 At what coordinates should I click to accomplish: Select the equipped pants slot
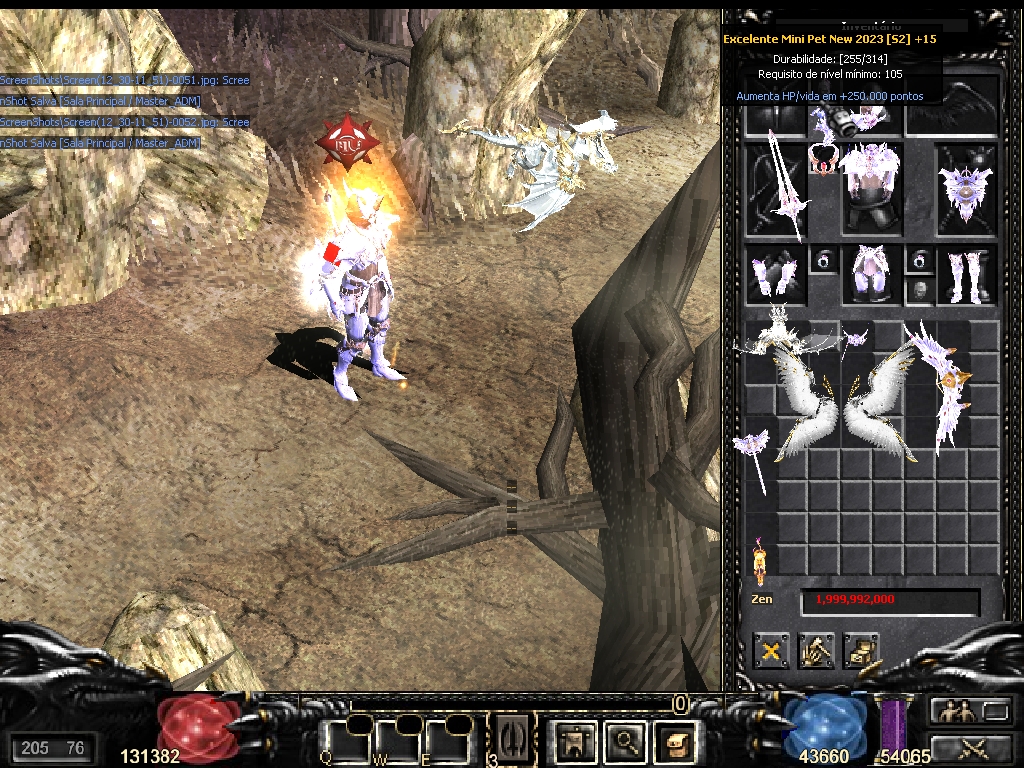[x=869, y=275]
